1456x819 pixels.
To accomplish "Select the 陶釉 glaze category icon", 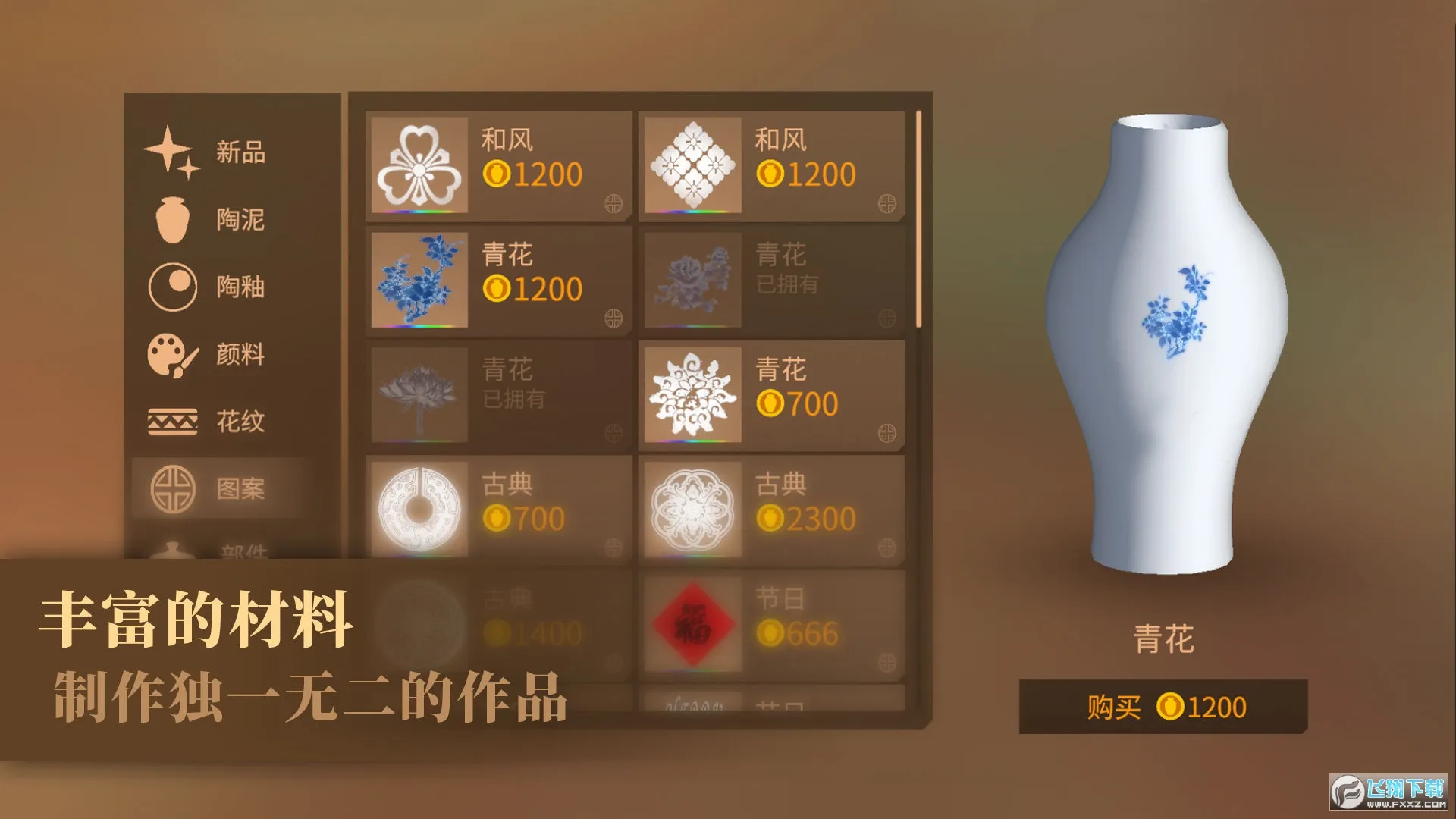I will point(174,286).
